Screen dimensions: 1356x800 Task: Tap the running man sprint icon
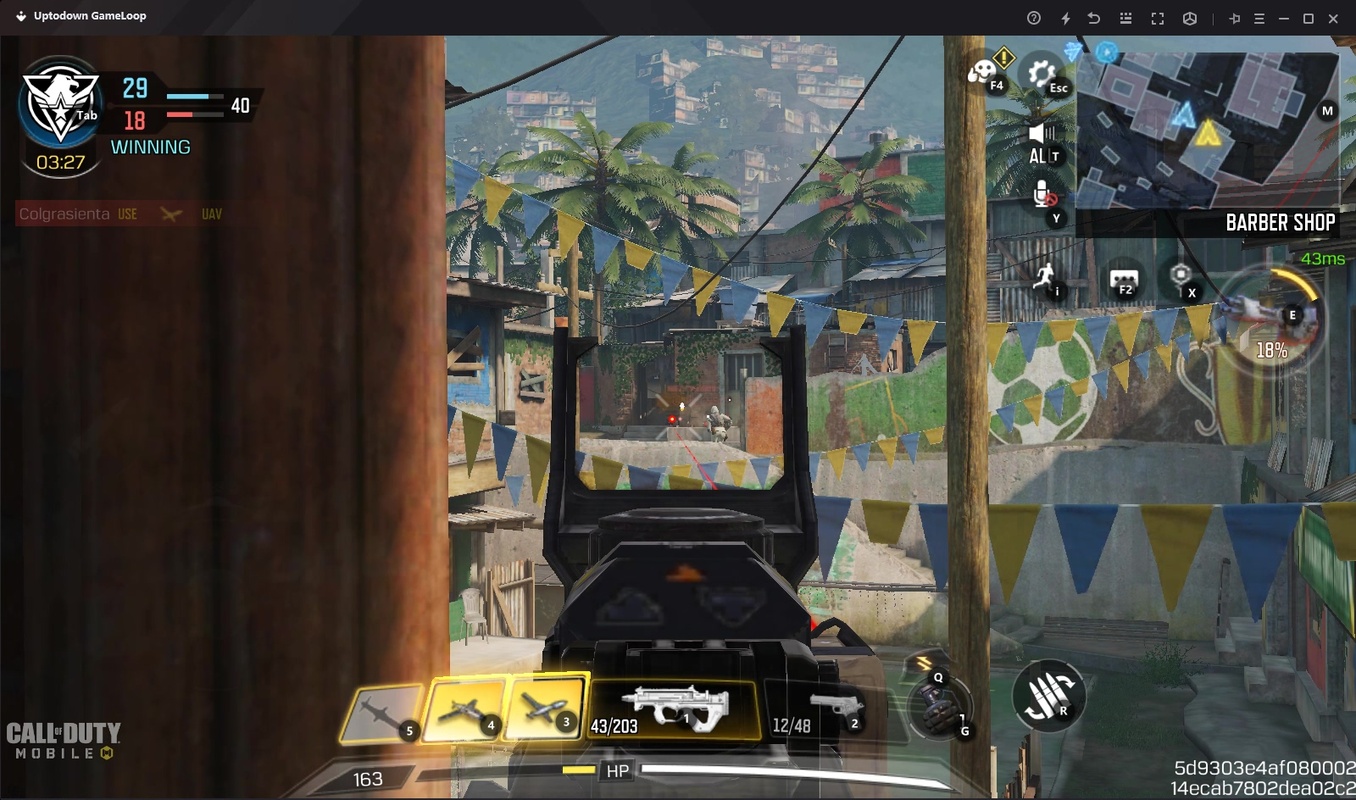click(x=1046, y=277)
